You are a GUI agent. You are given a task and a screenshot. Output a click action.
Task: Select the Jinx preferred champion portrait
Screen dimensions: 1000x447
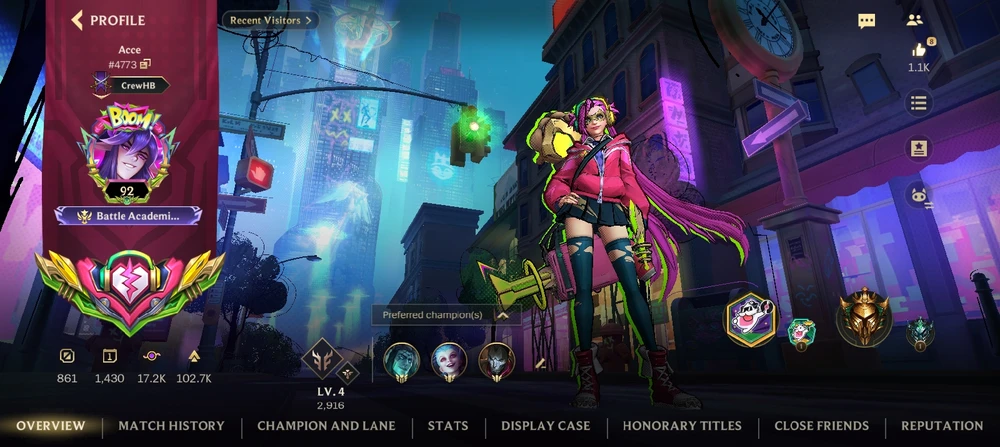pyautogui.click(x=448, y=360)
